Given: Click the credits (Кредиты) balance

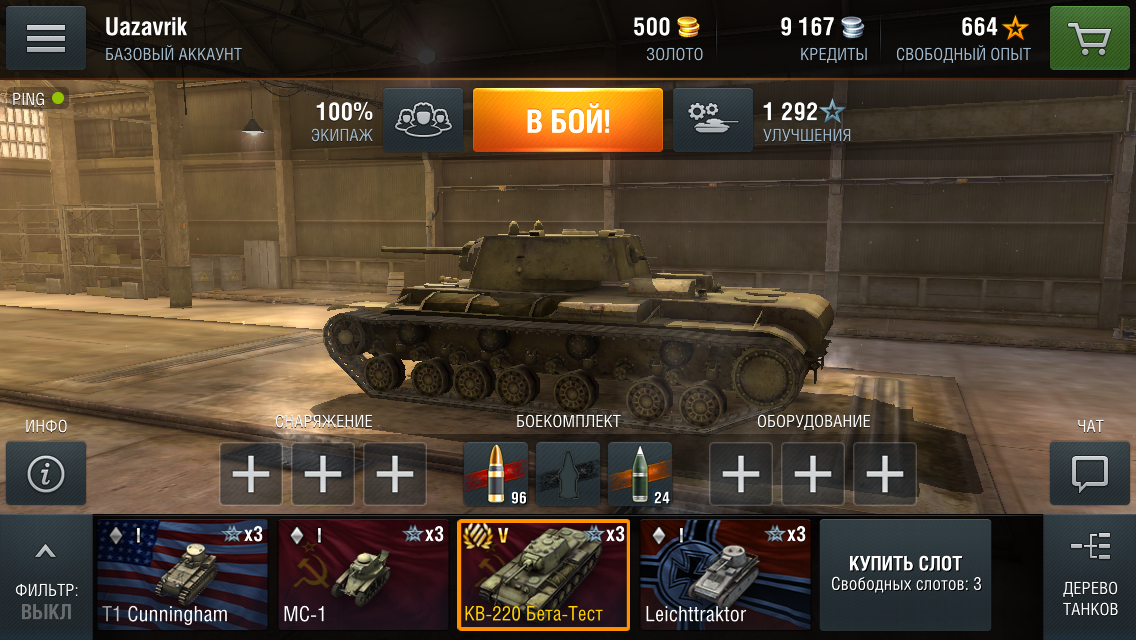Looking at the screenshot, I should coord(822,39).
